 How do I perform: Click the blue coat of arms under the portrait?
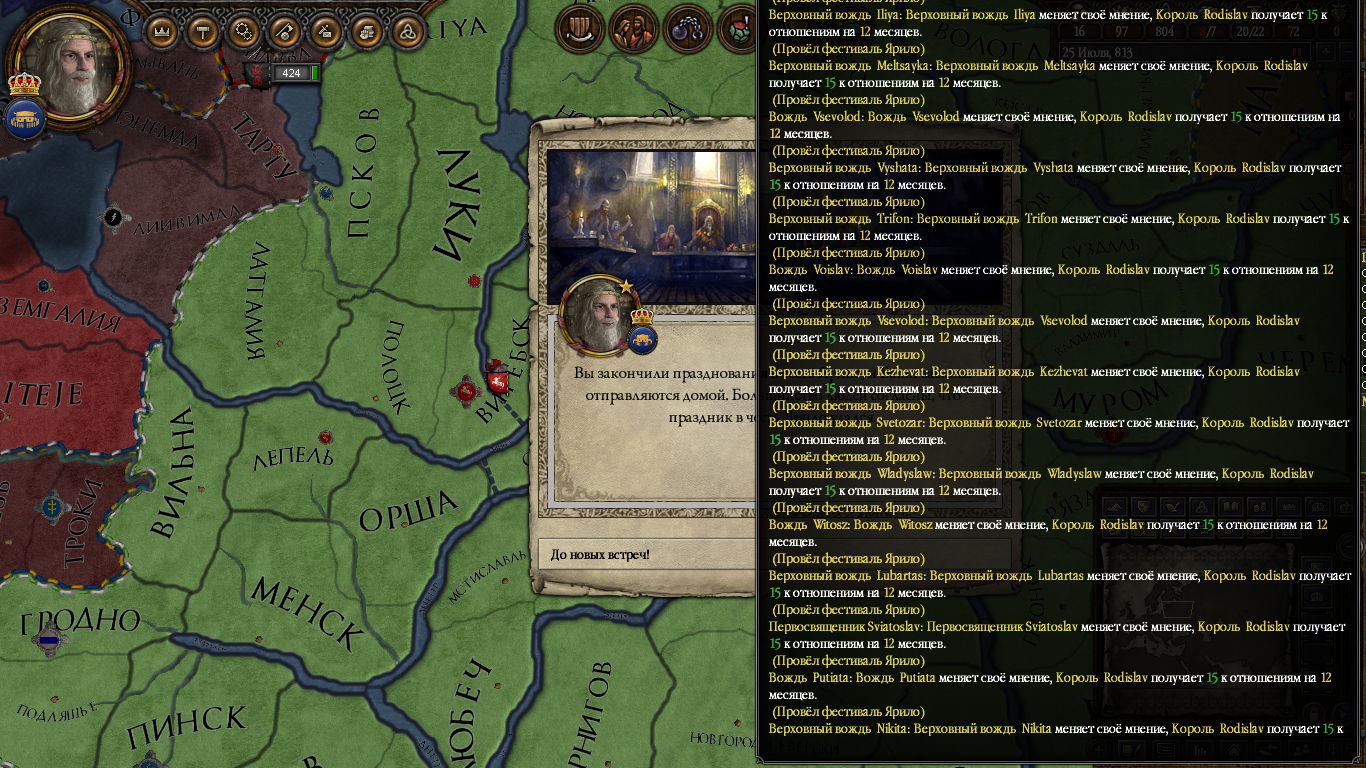24,120
